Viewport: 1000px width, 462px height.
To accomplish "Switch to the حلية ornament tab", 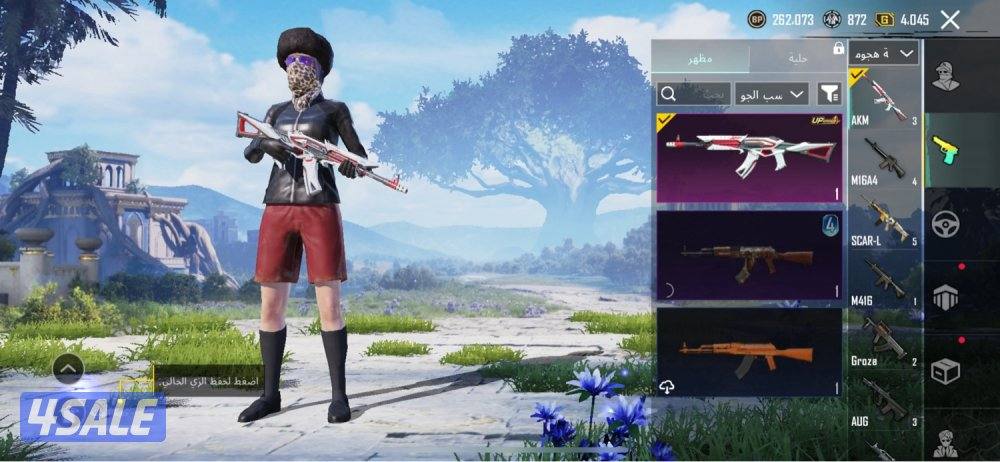I will tap(797, 57).
